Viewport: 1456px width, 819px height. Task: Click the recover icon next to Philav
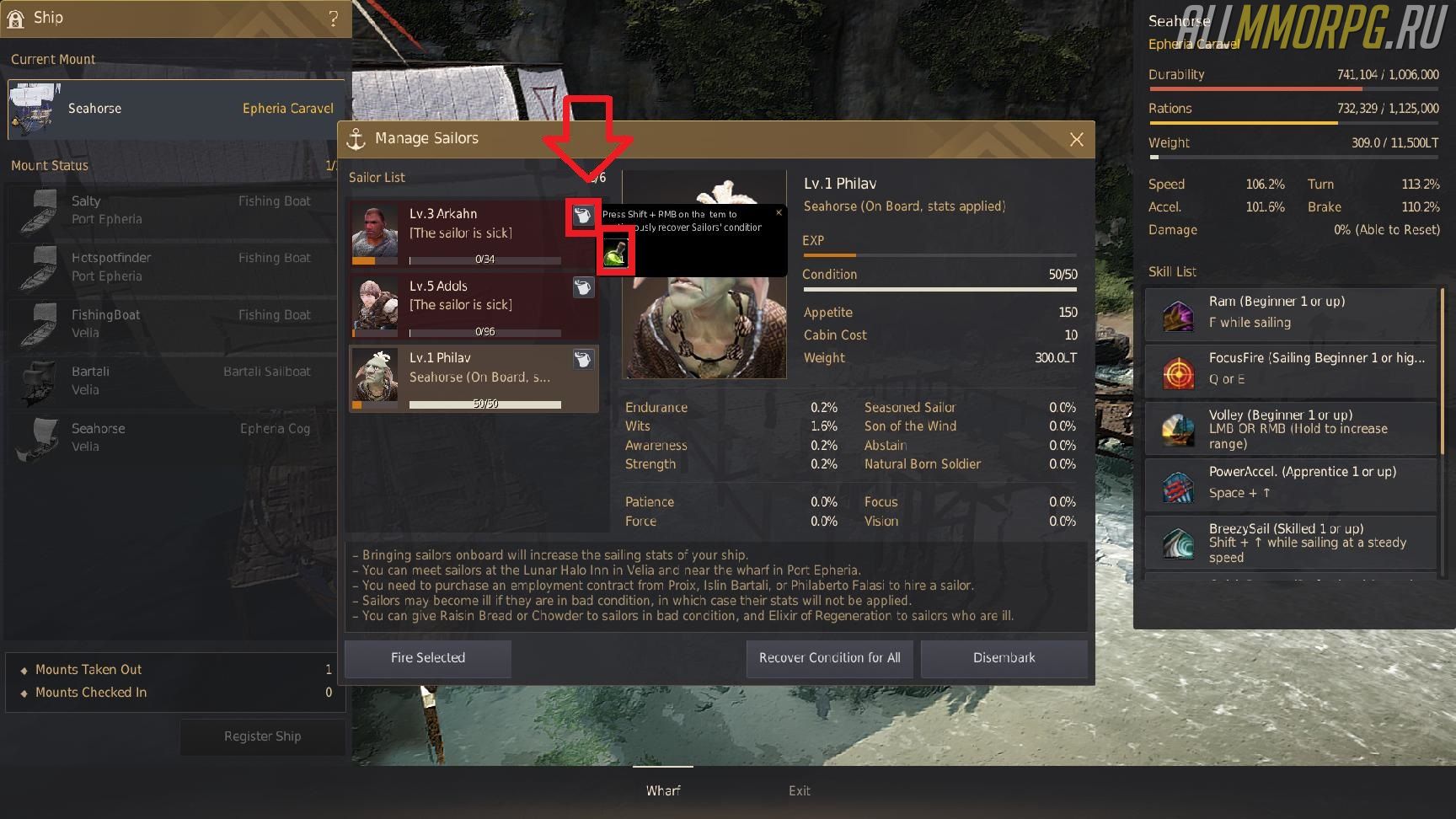(x=582, y=360)
